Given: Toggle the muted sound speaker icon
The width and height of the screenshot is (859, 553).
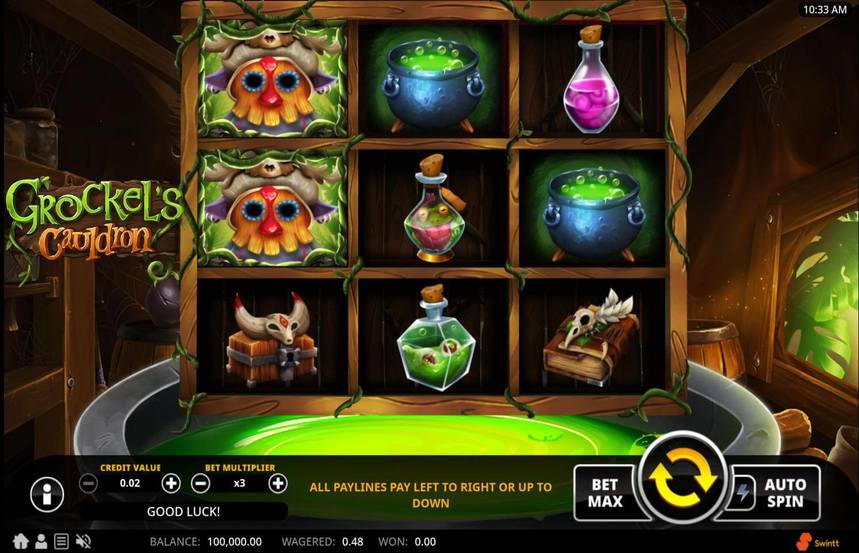Looking at the screenshot, I should pos(82,541).
